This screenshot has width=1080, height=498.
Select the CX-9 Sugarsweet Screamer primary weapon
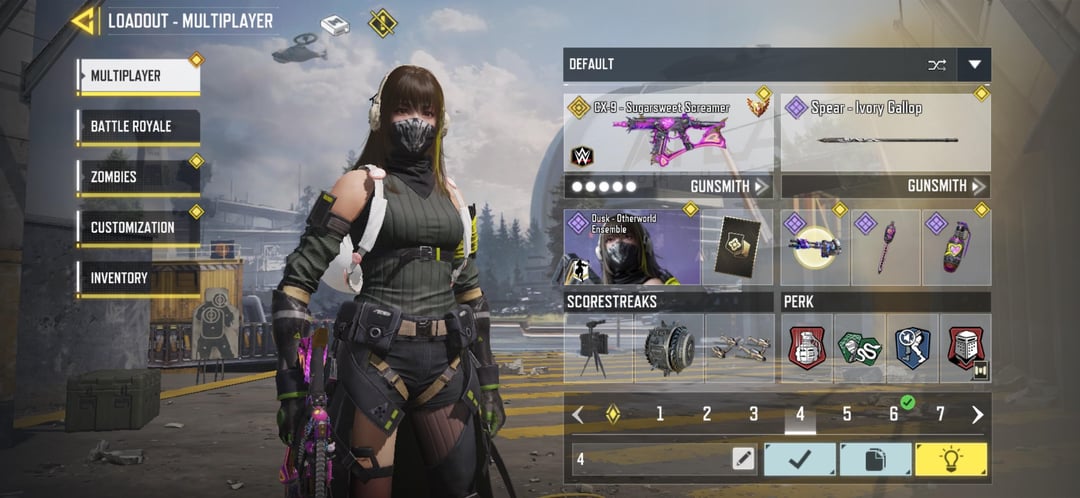[669, 132]
